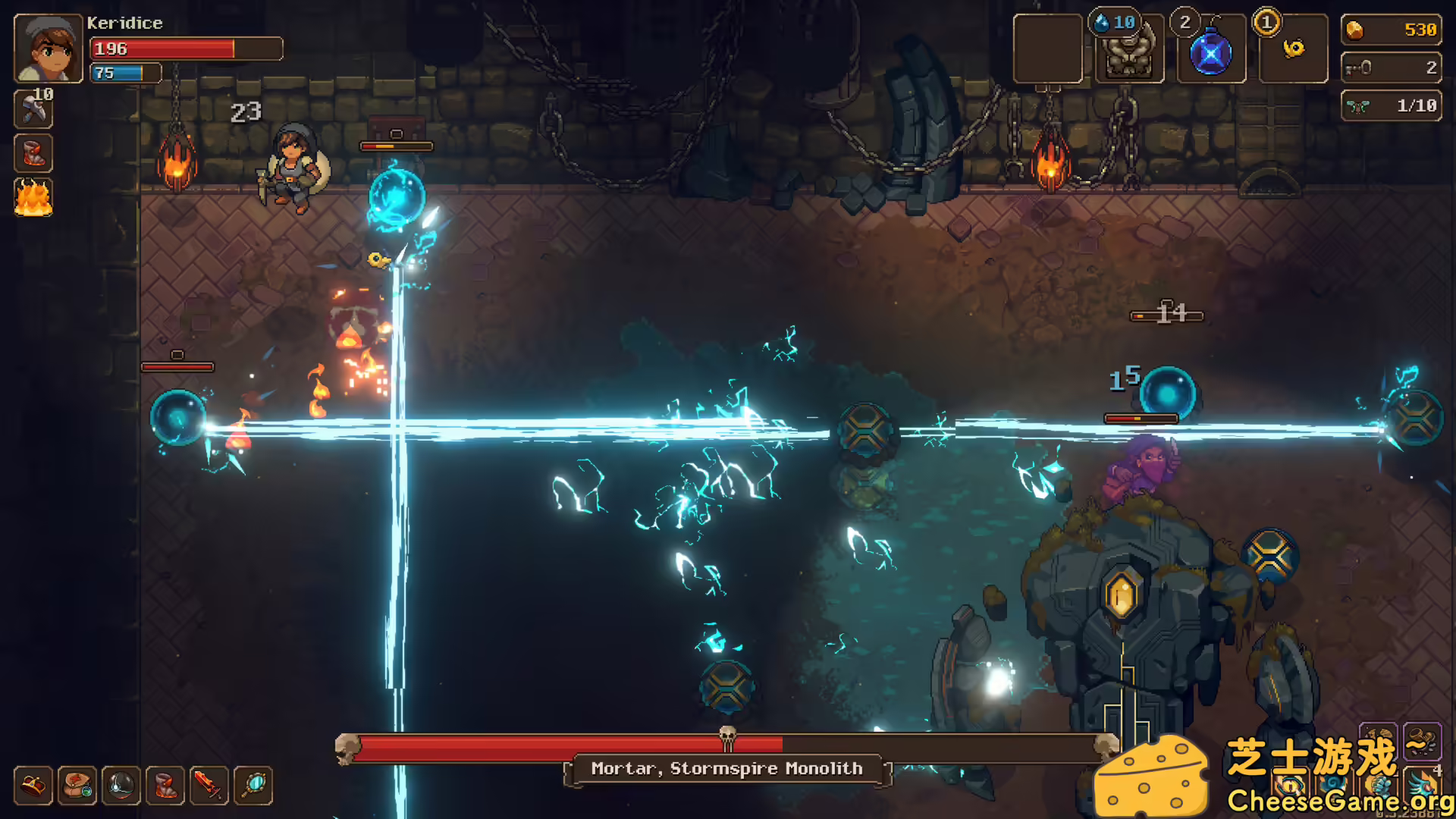Viewport: 1456px width, 819px height.
Task: Select the leather satchel relic
Action: tap(77, 786)
